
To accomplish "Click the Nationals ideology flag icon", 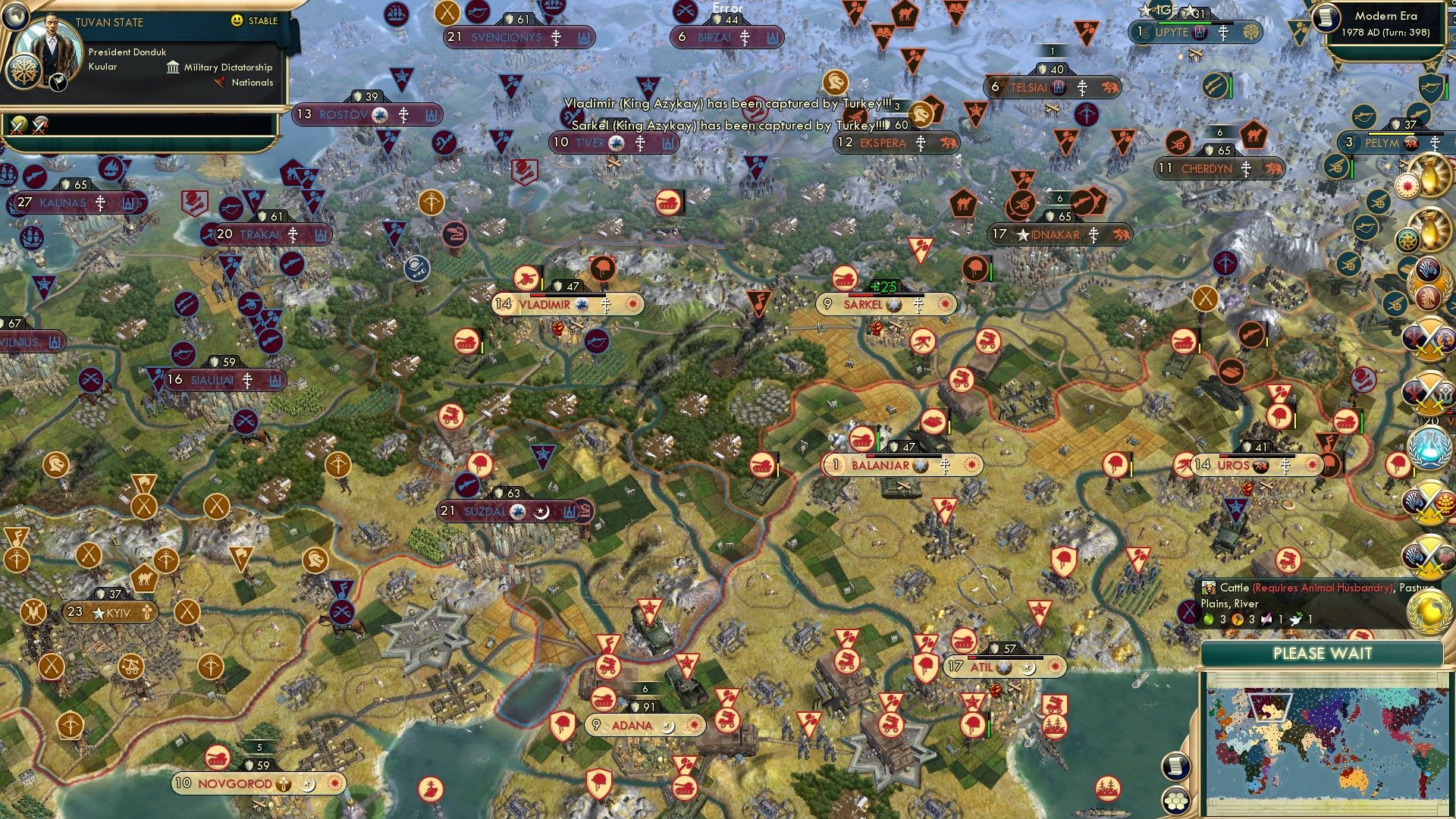I will coord(221,81).
